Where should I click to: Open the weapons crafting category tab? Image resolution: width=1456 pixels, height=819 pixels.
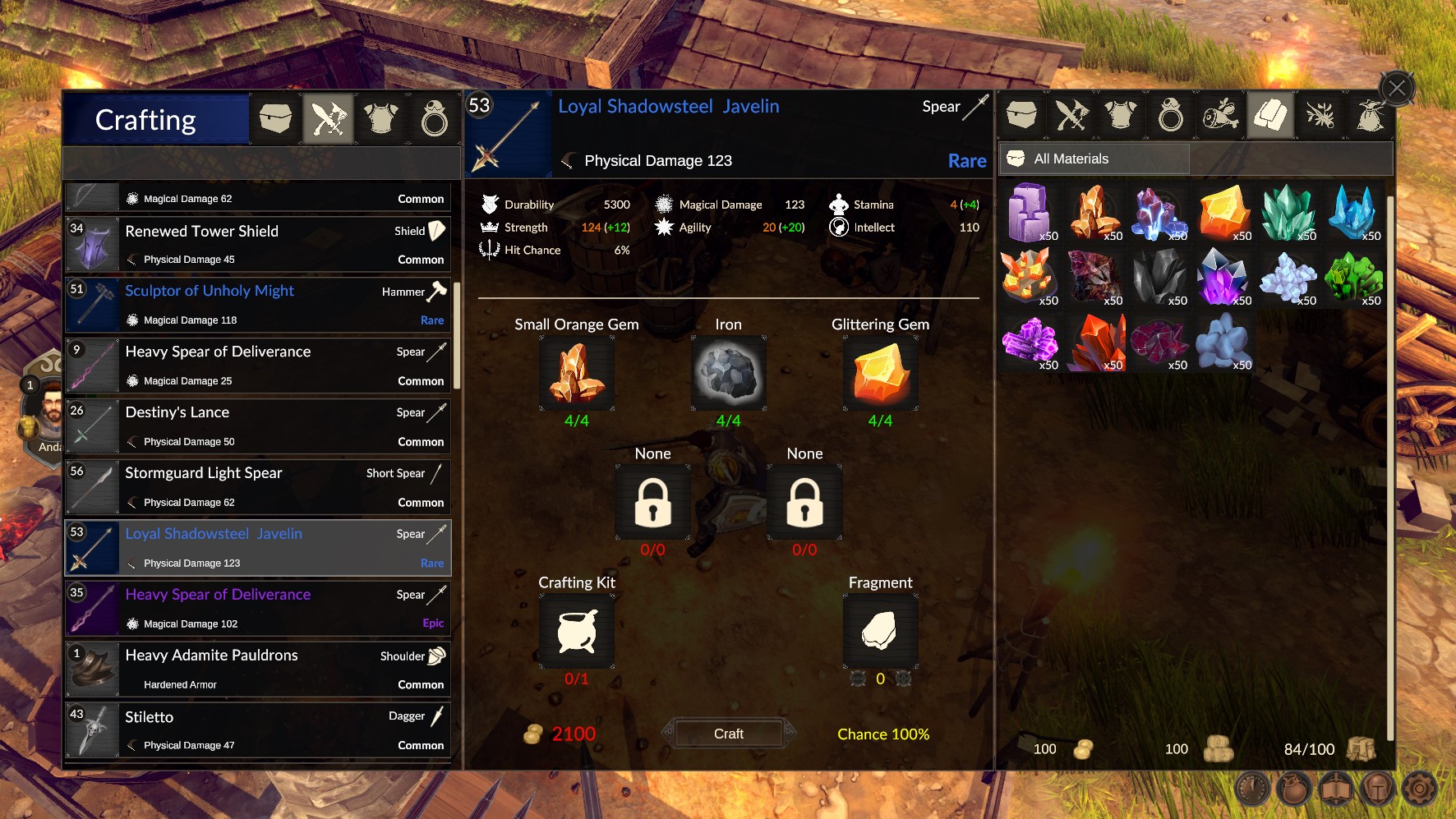(x=328, y=119)
